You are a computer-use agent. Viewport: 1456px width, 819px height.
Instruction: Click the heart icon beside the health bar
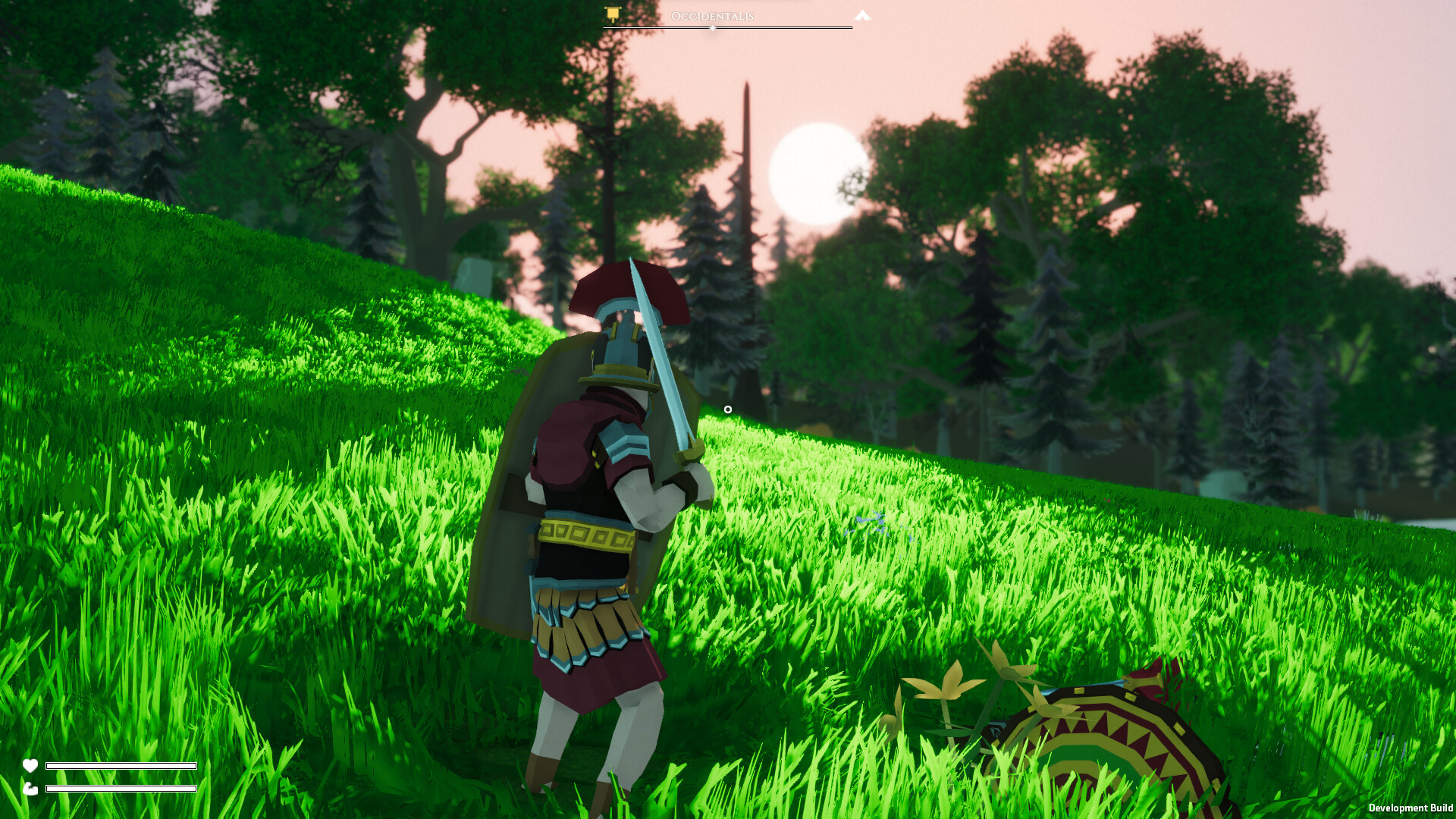[x=30, y=766]
